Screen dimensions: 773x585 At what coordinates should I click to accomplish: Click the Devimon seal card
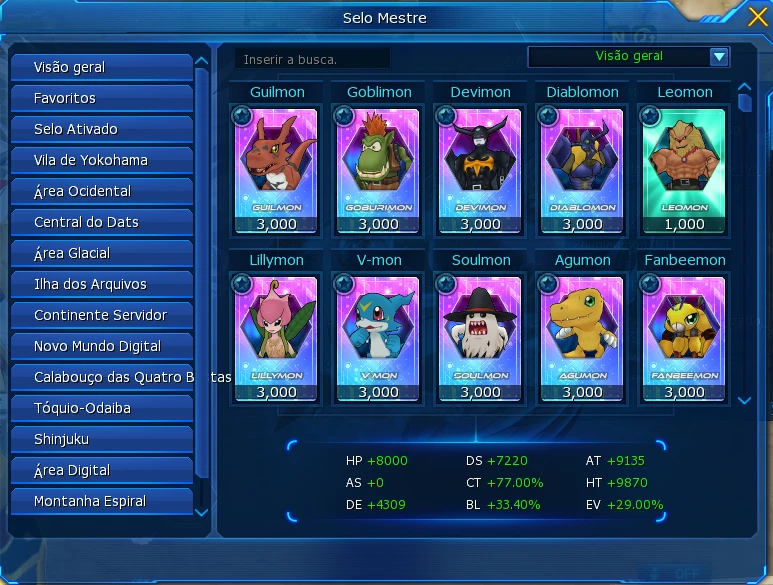pyautogui.click(x=481, y=160)
